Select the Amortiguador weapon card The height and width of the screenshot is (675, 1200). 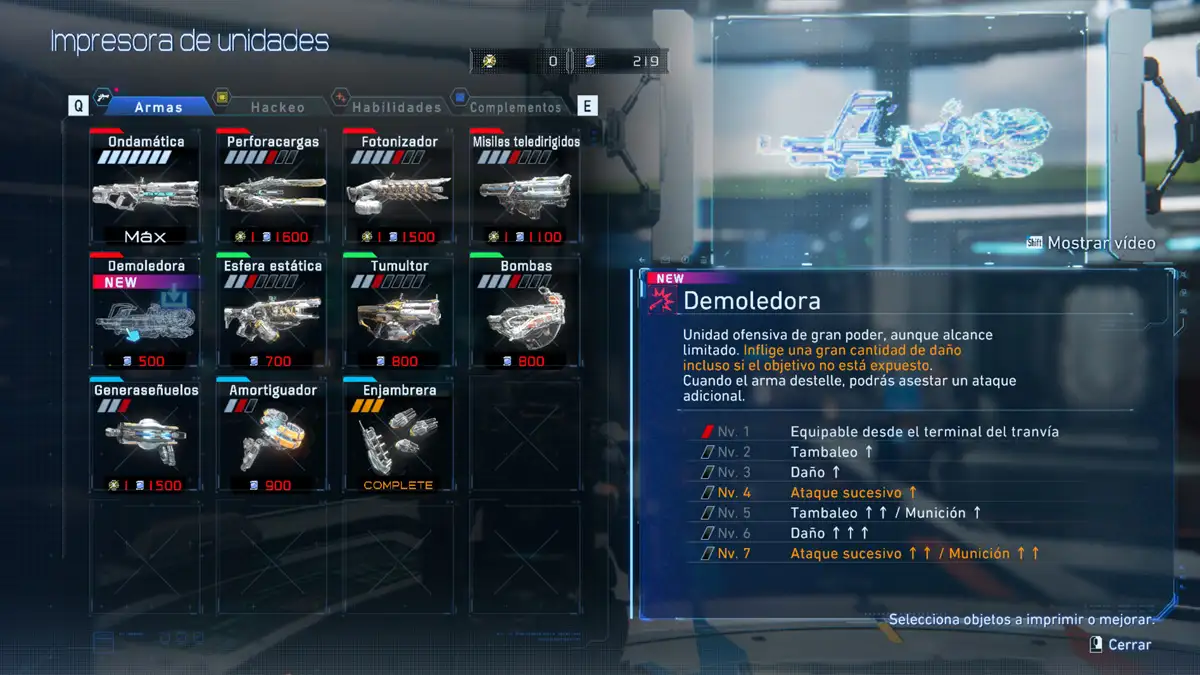[x=272, y=436]
